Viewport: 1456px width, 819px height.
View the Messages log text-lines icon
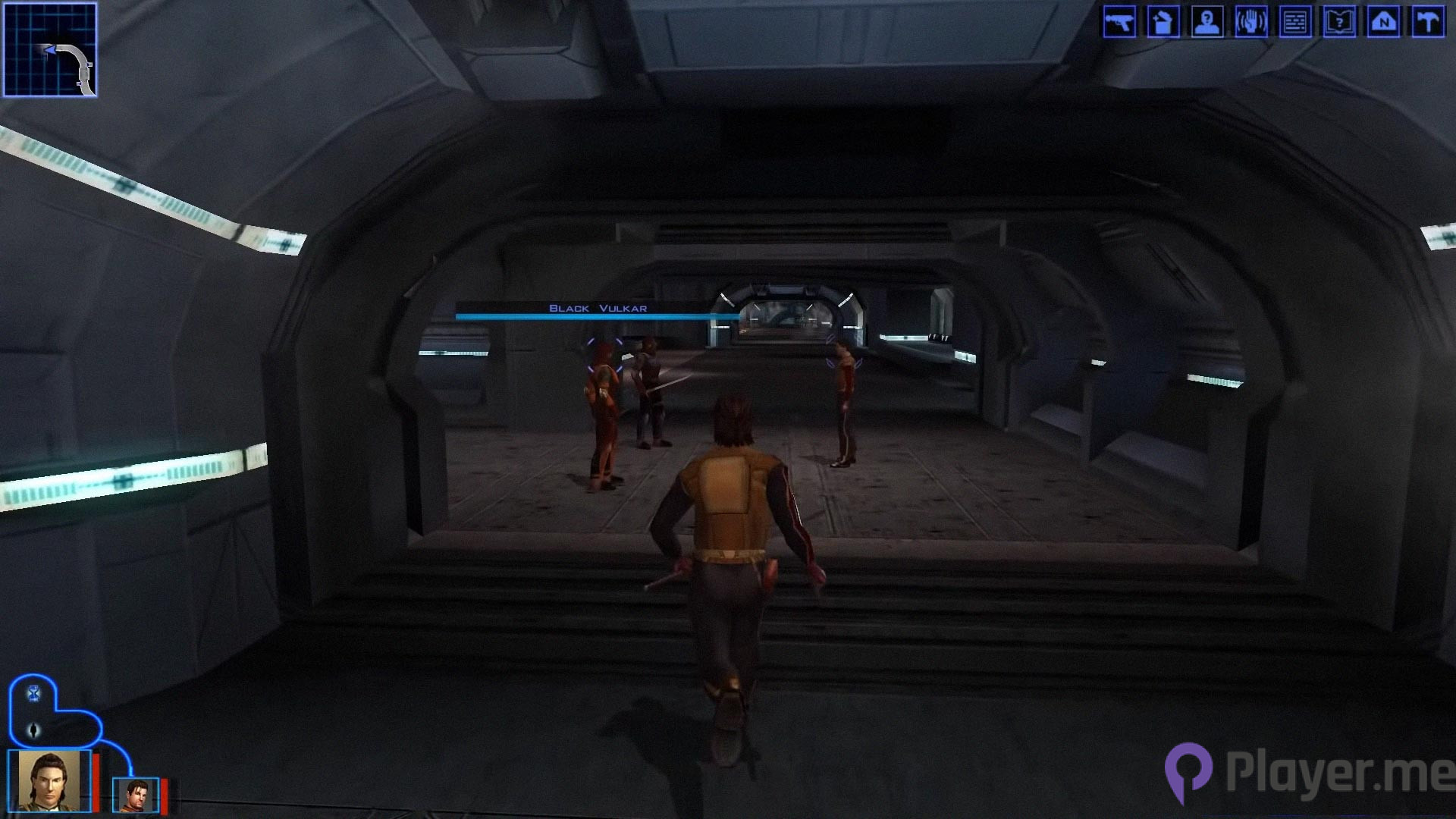(1295, 22)
